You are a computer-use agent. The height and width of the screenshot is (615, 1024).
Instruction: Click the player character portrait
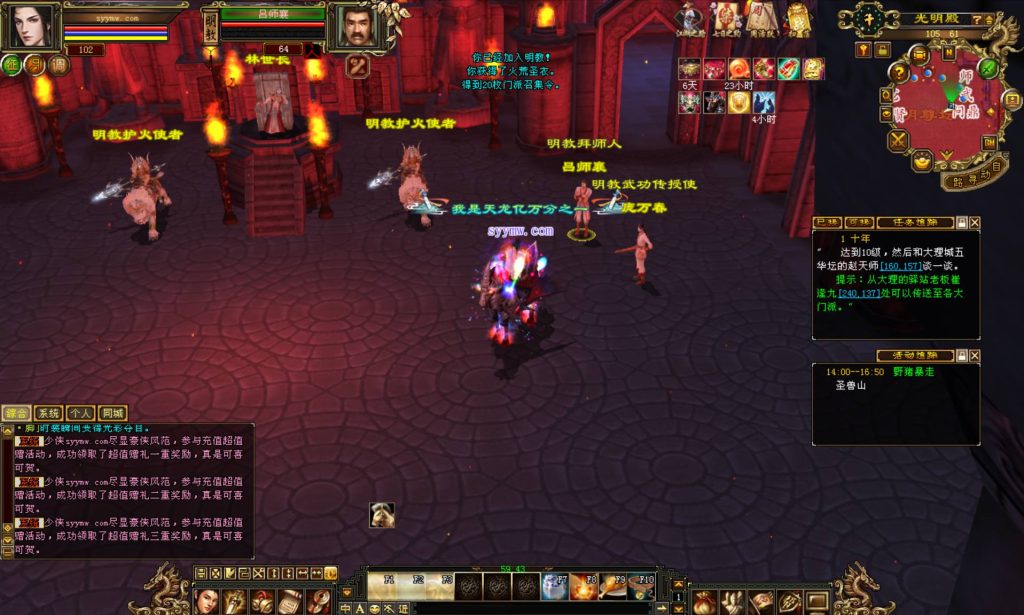click(30, 25)
